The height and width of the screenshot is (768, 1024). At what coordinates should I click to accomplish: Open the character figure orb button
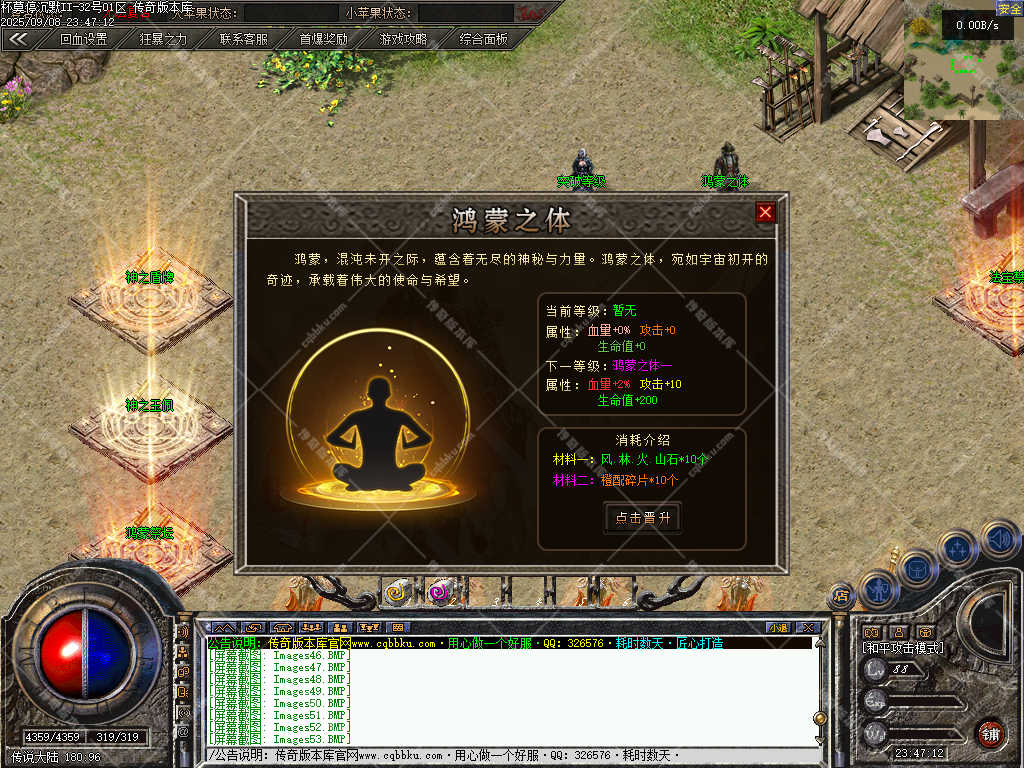pos(879,588)
